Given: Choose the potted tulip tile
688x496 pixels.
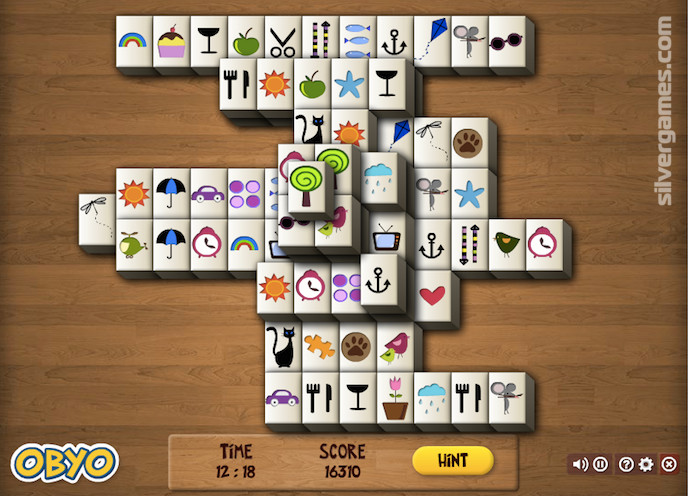Looking at the screenshot, I should (x=395, y=398).
